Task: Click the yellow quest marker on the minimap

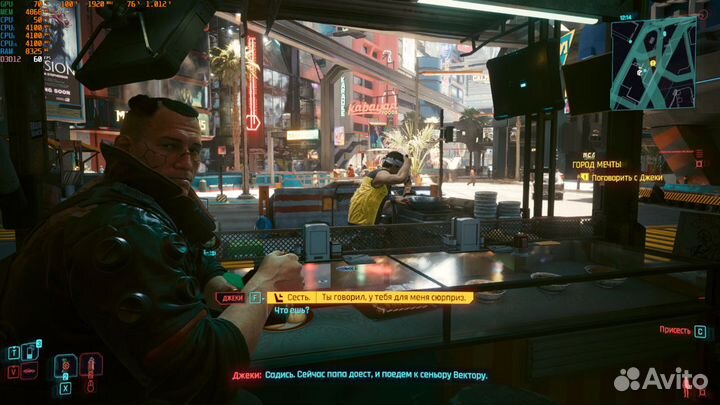Action: pyautogui.click(x=653, y=63)
